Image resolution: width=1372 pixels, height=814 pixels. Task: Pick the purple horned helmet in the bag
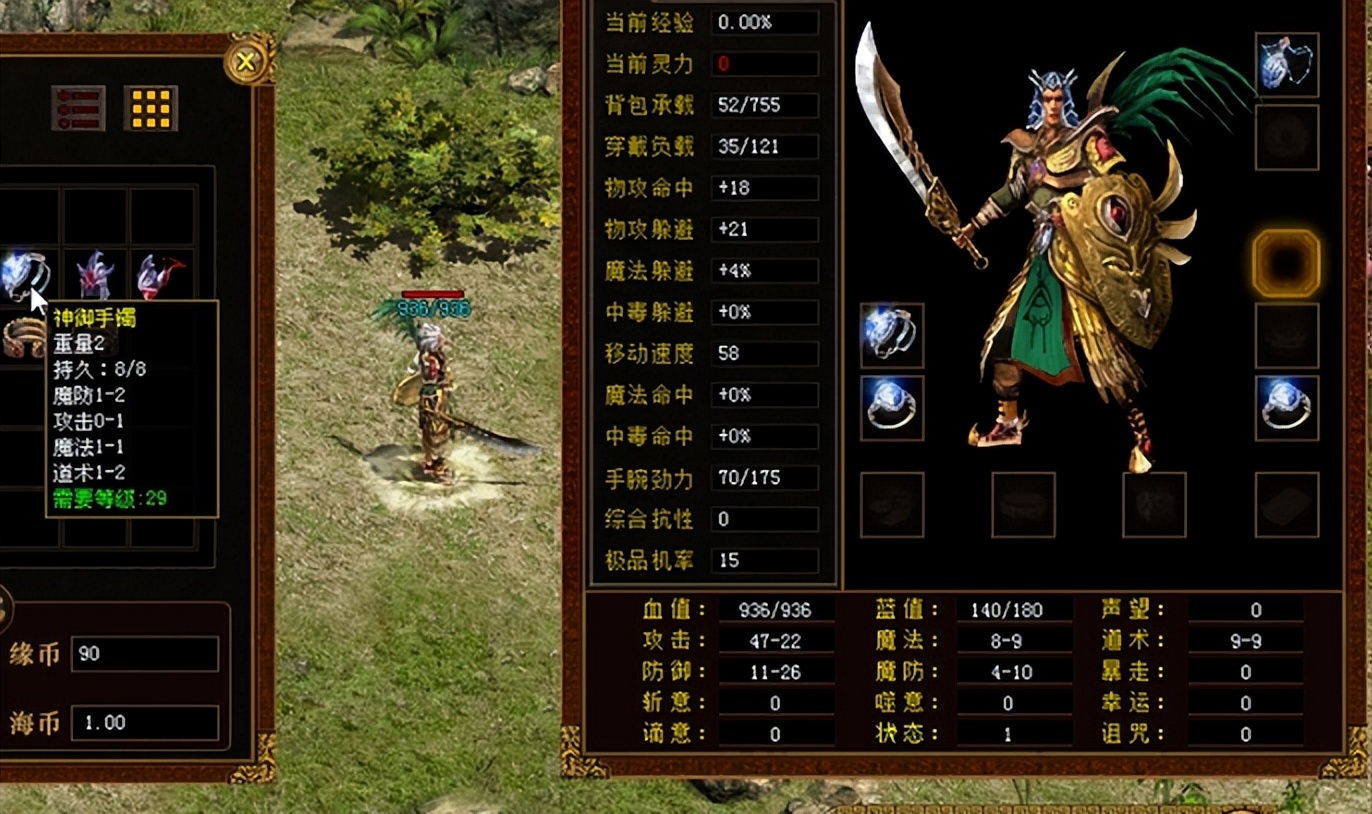(x=96, y=274)
